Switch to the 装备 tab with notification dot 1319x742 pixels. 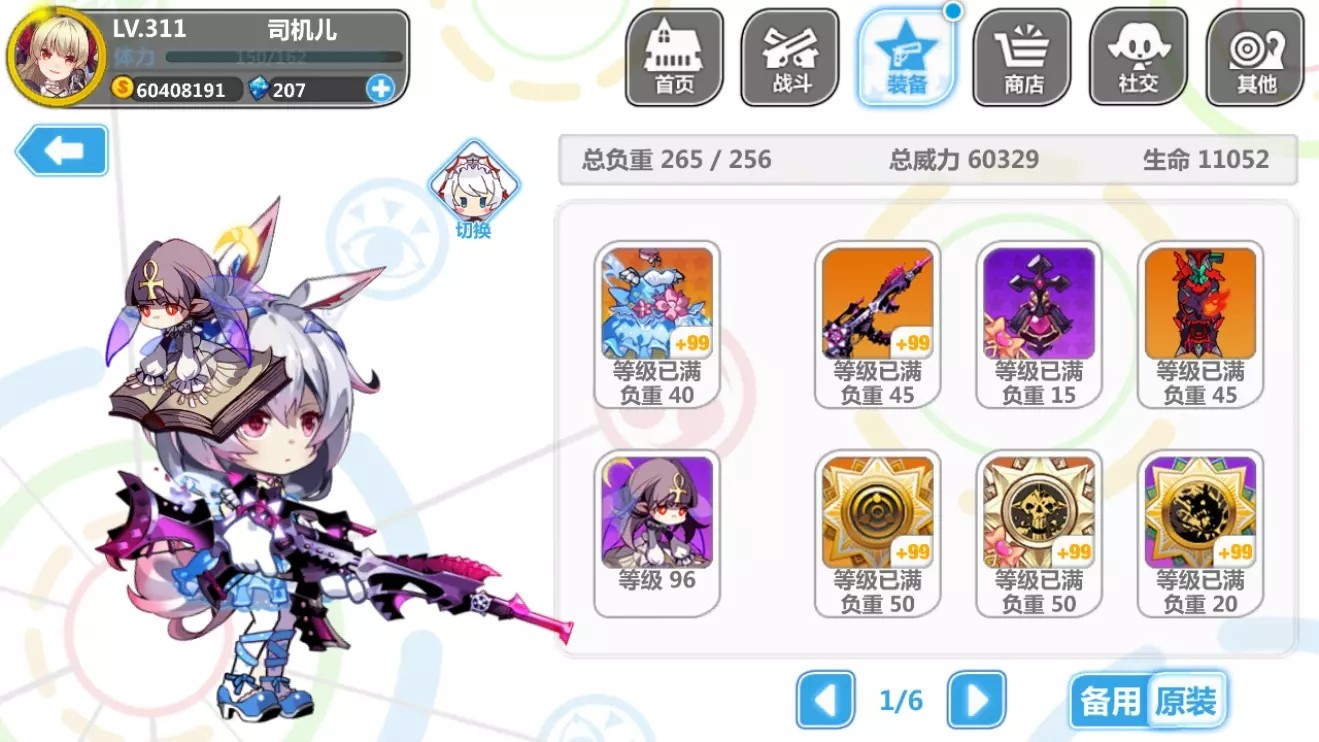click(905, 57)
